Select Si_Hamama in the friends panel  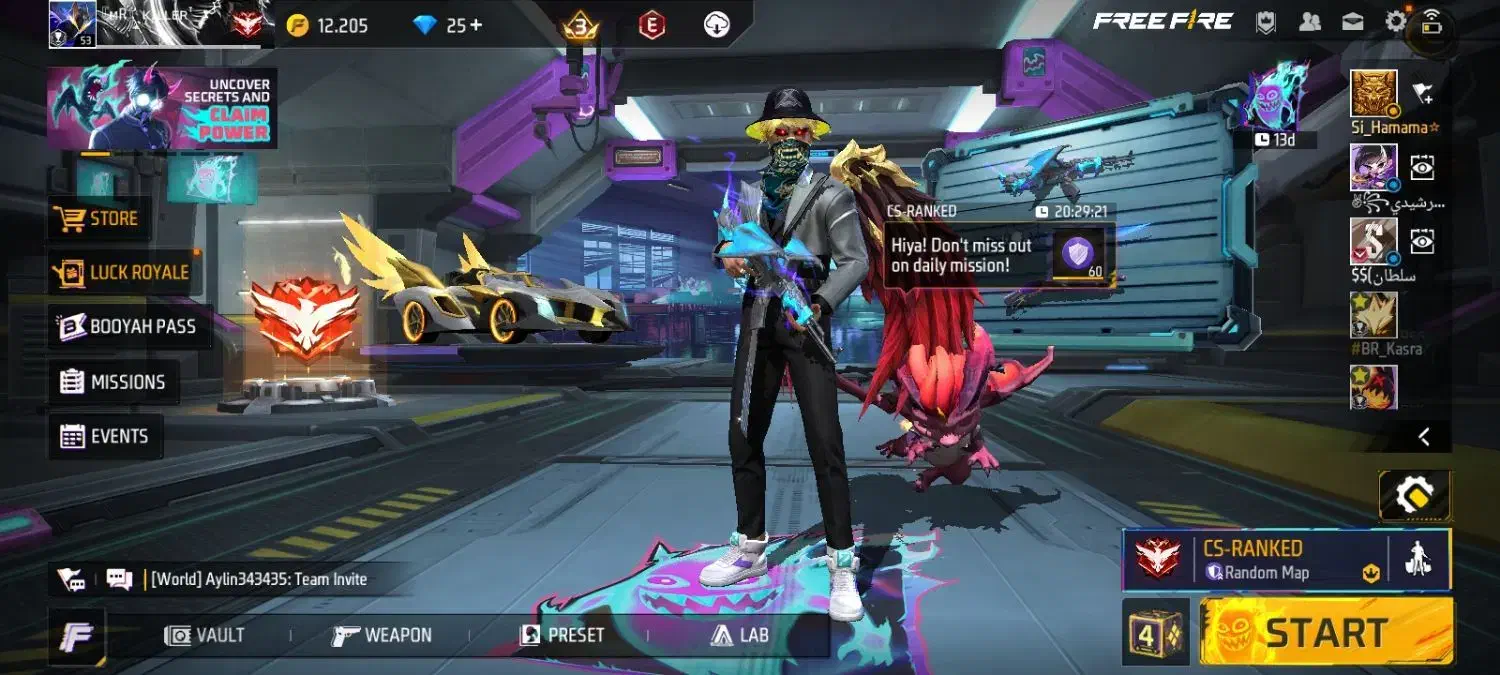click(x=1374, y=95)
